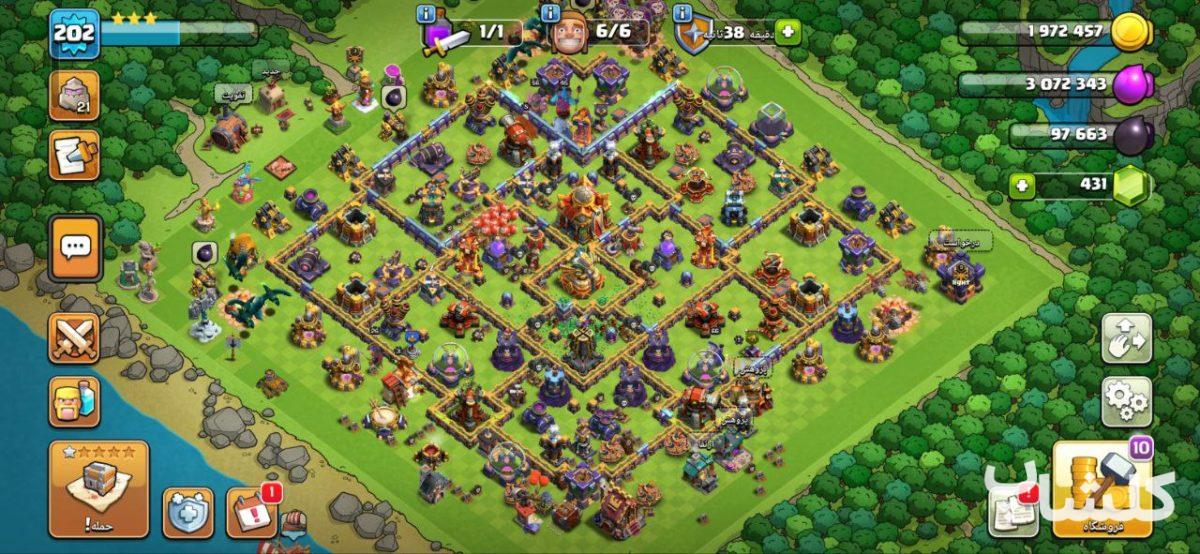Image resolution: width=1200 pixels, height=554 pixels.
Task: Open the chat speech bubble panel
Action: [75, 247]
